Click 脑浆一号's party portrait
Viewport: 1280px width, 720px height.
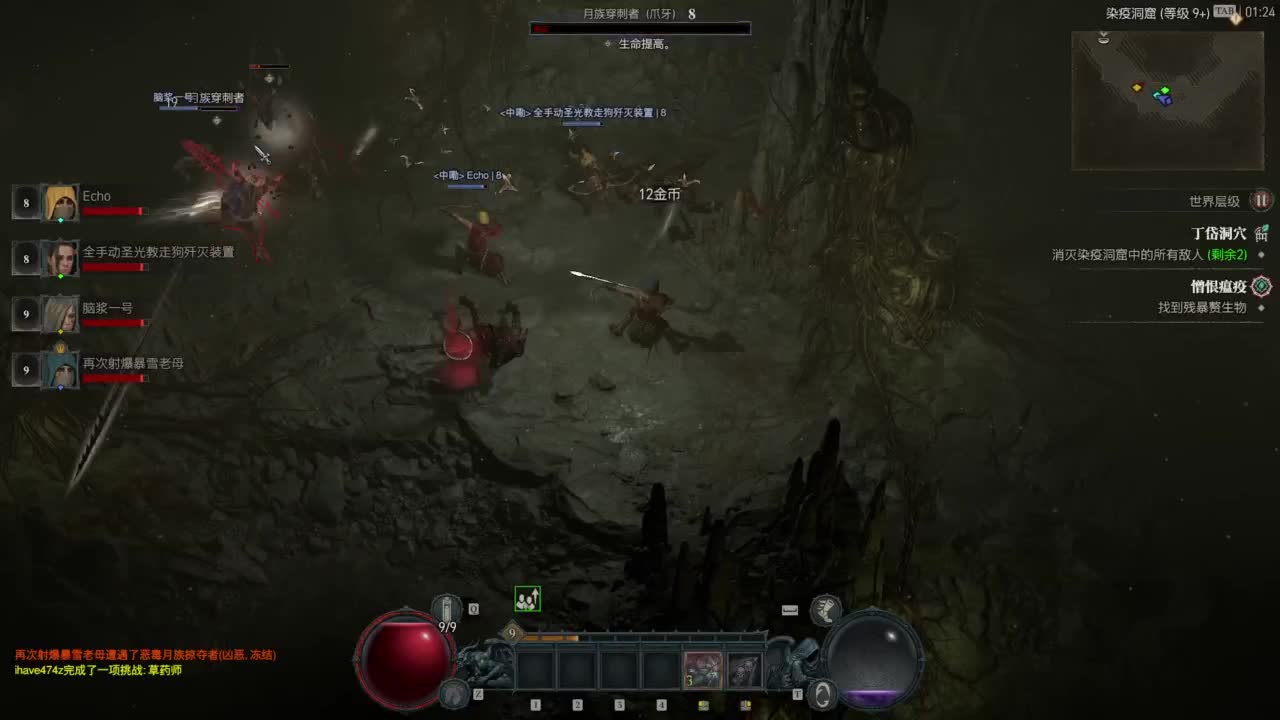click(61, 314)
